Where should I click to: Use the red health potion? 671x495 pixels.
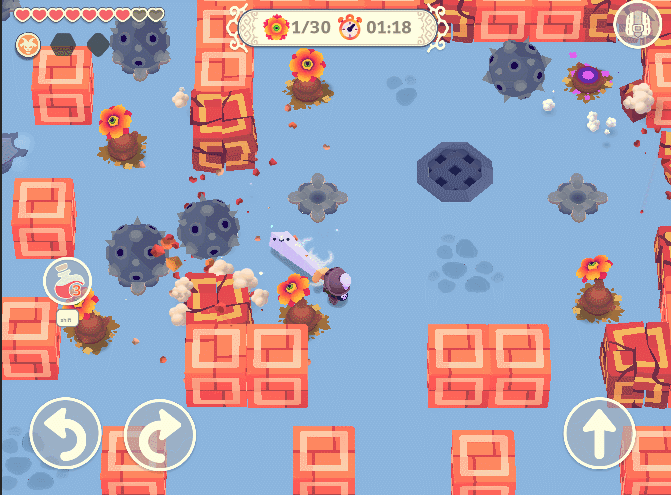(x=67, y=280)
